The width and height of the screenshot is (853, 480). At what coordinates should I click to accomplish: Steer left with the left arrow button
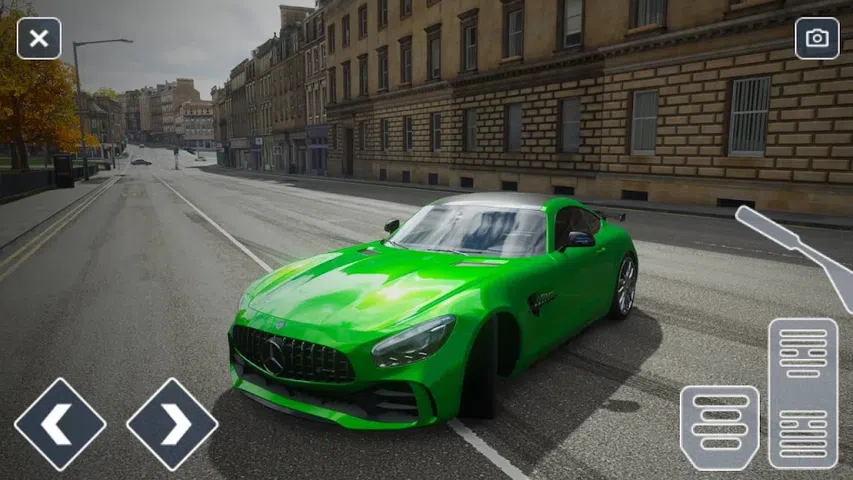pyautogui.click(x=60, y=424)
